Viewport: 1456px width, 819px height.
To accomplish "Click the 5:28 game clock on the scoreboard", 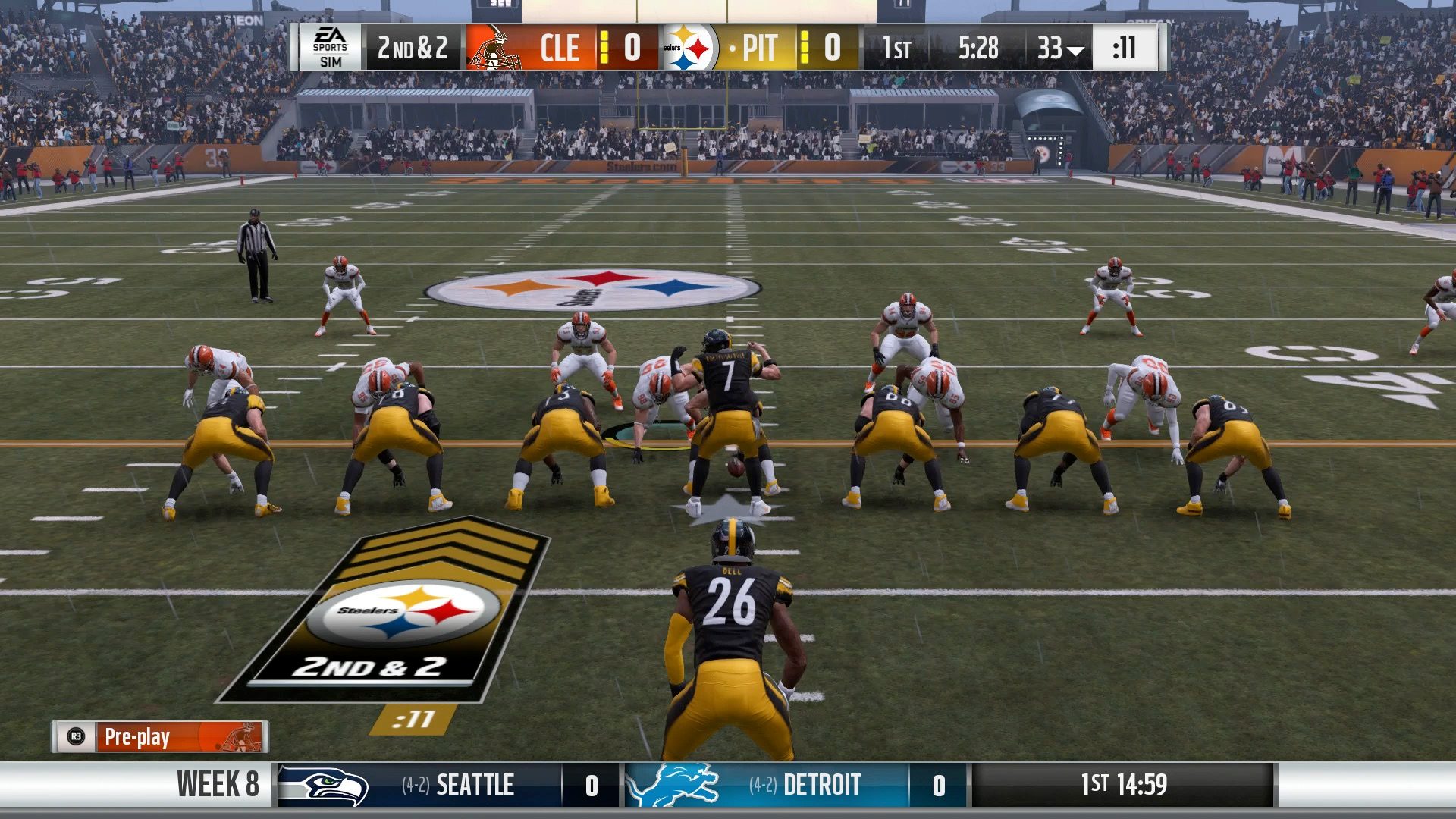I will (x=978, y=49).
